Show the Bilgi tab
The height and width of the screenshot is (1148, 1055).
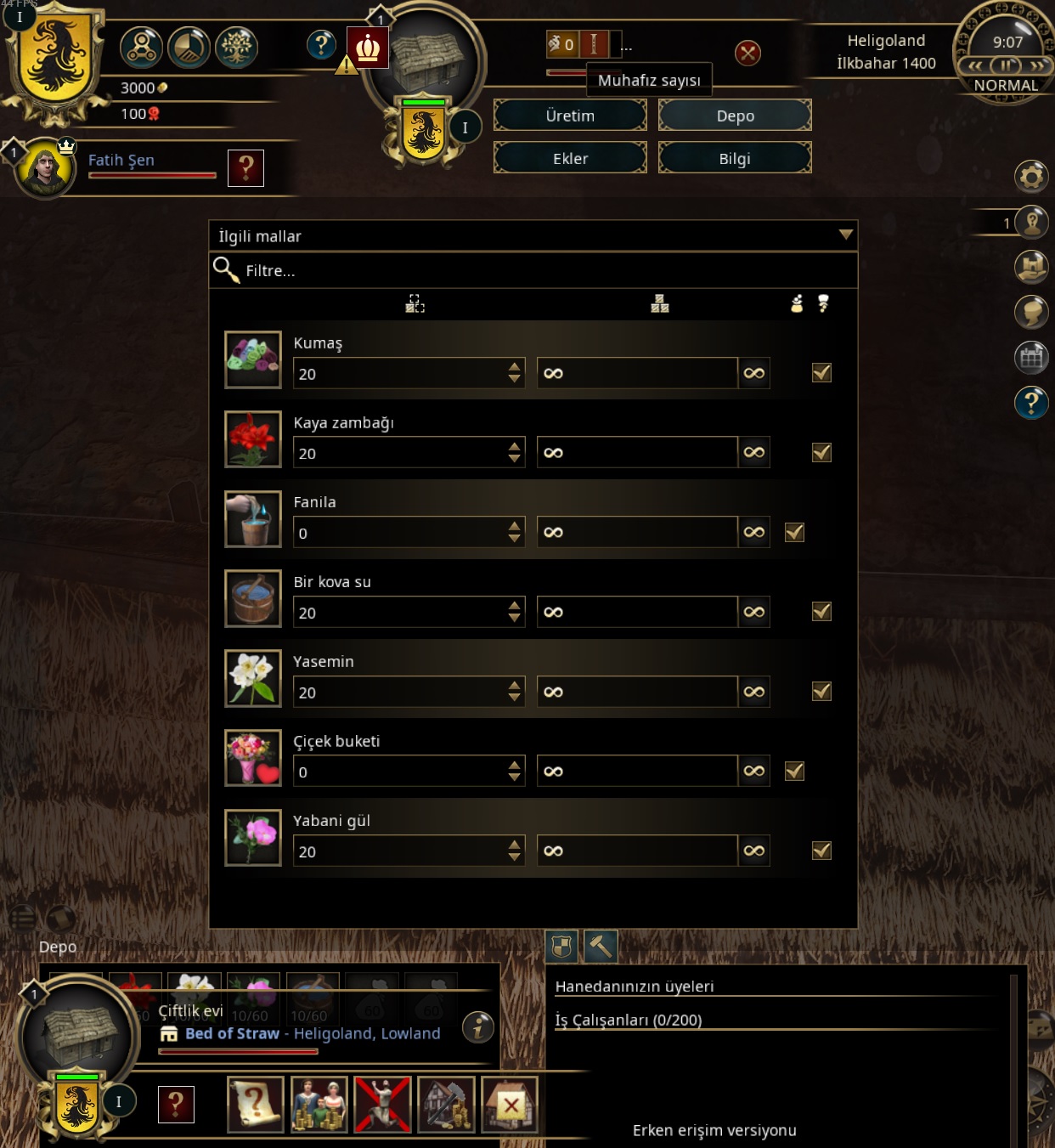click(x=735, y=158)
